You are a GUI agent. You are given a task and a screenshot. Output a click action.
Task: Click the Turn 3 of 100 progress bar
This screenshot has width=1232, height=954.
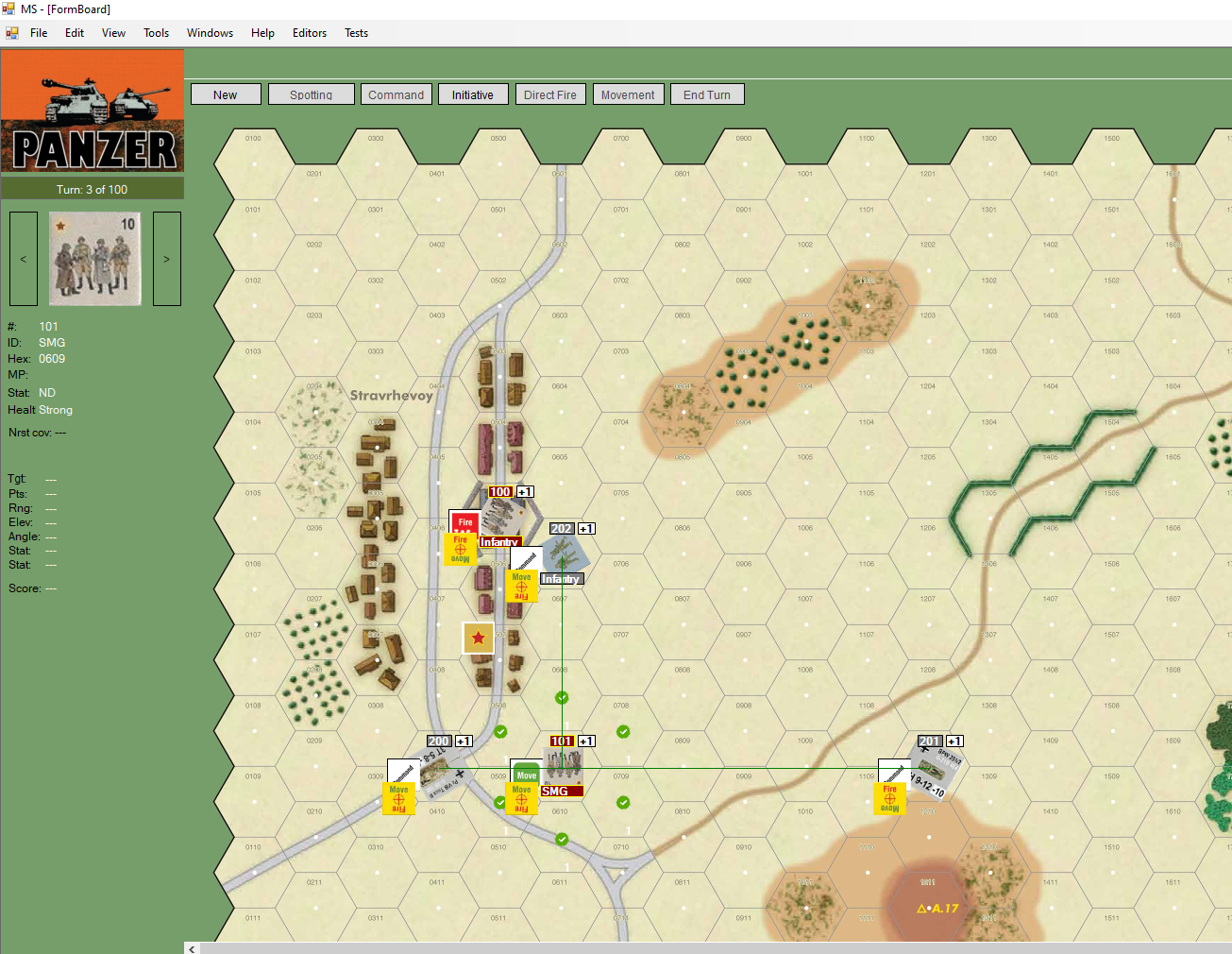[x=93, y=188]
